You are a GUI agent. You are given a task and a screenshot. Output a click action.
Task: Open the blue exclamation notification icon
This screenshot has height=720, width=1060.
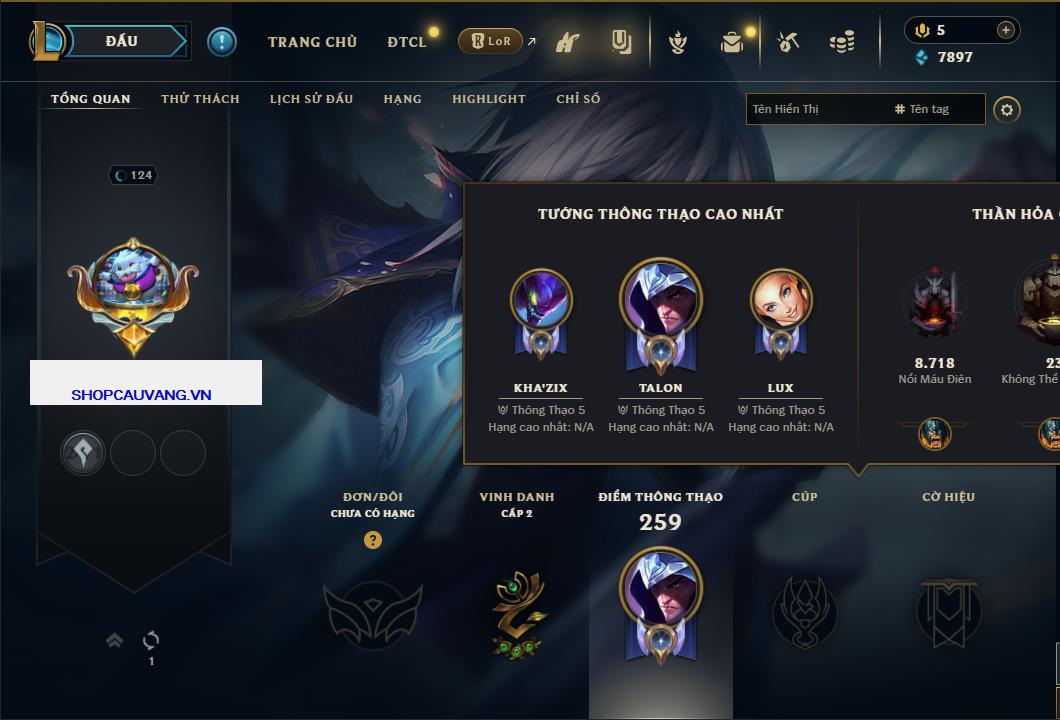tap(221, 42)
